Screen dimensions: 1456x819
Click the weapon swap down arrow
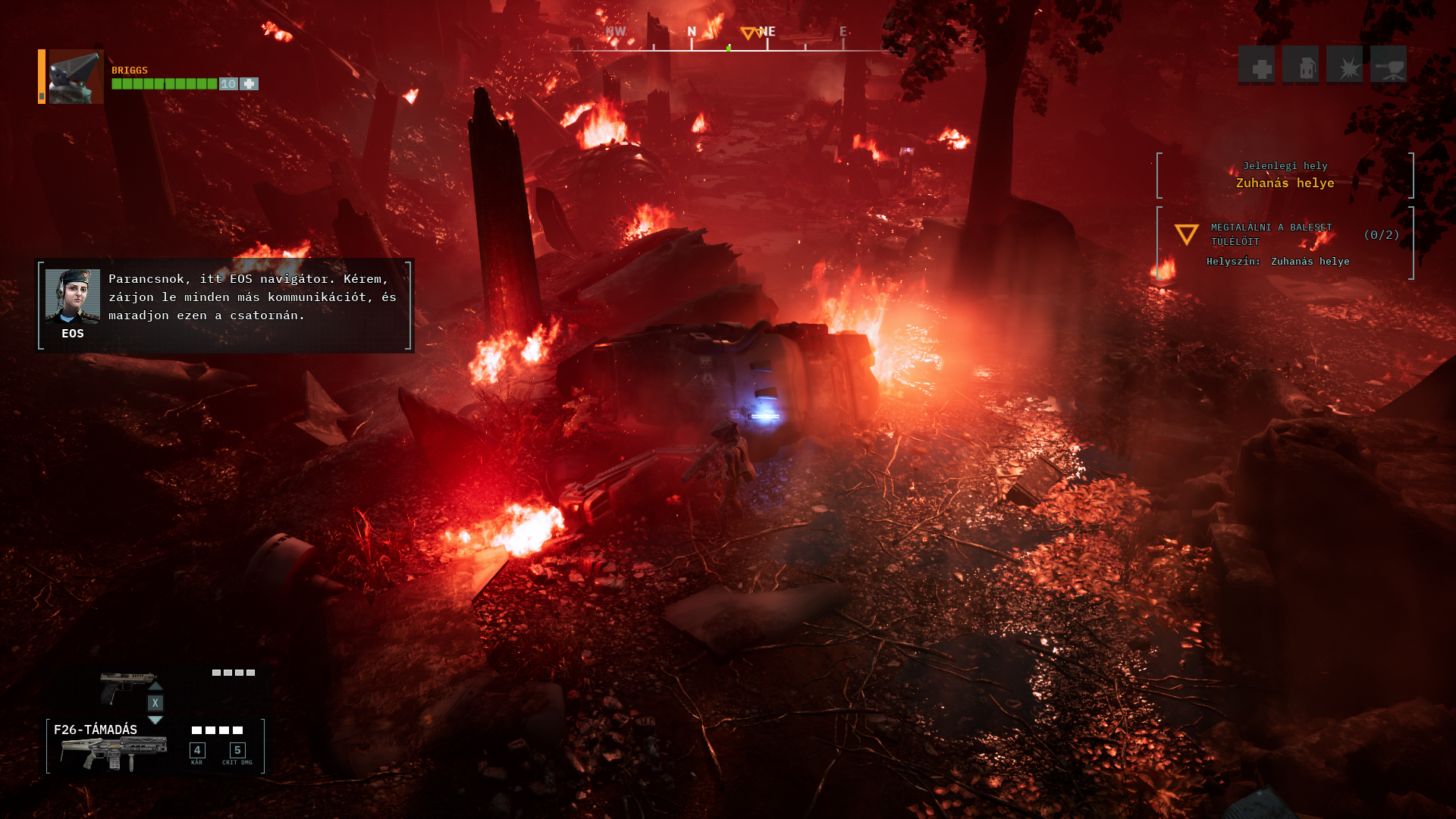[x=155, y=720]
